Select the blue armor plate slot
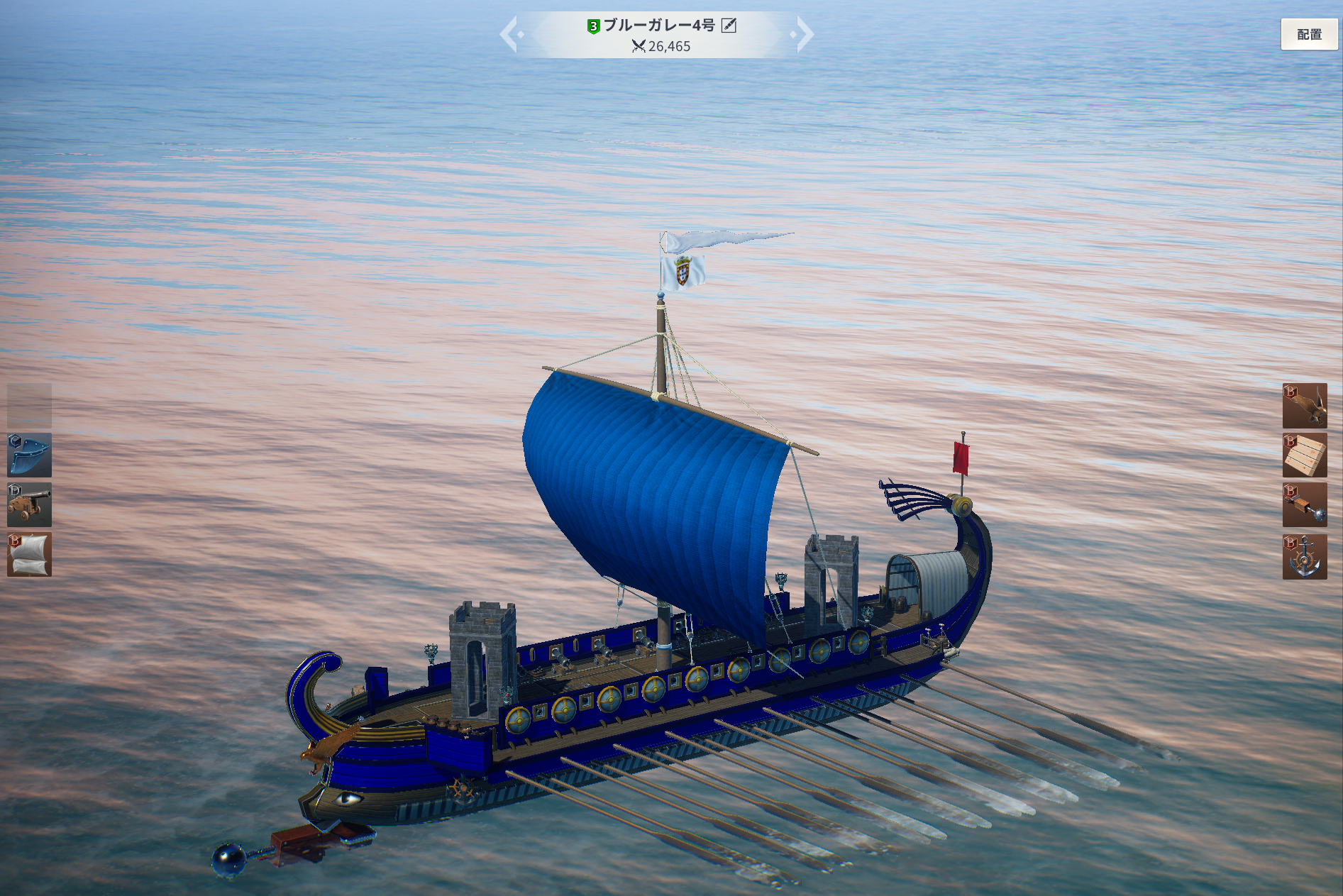This screenshot has width=1343, height=896. tap(29, 455)
